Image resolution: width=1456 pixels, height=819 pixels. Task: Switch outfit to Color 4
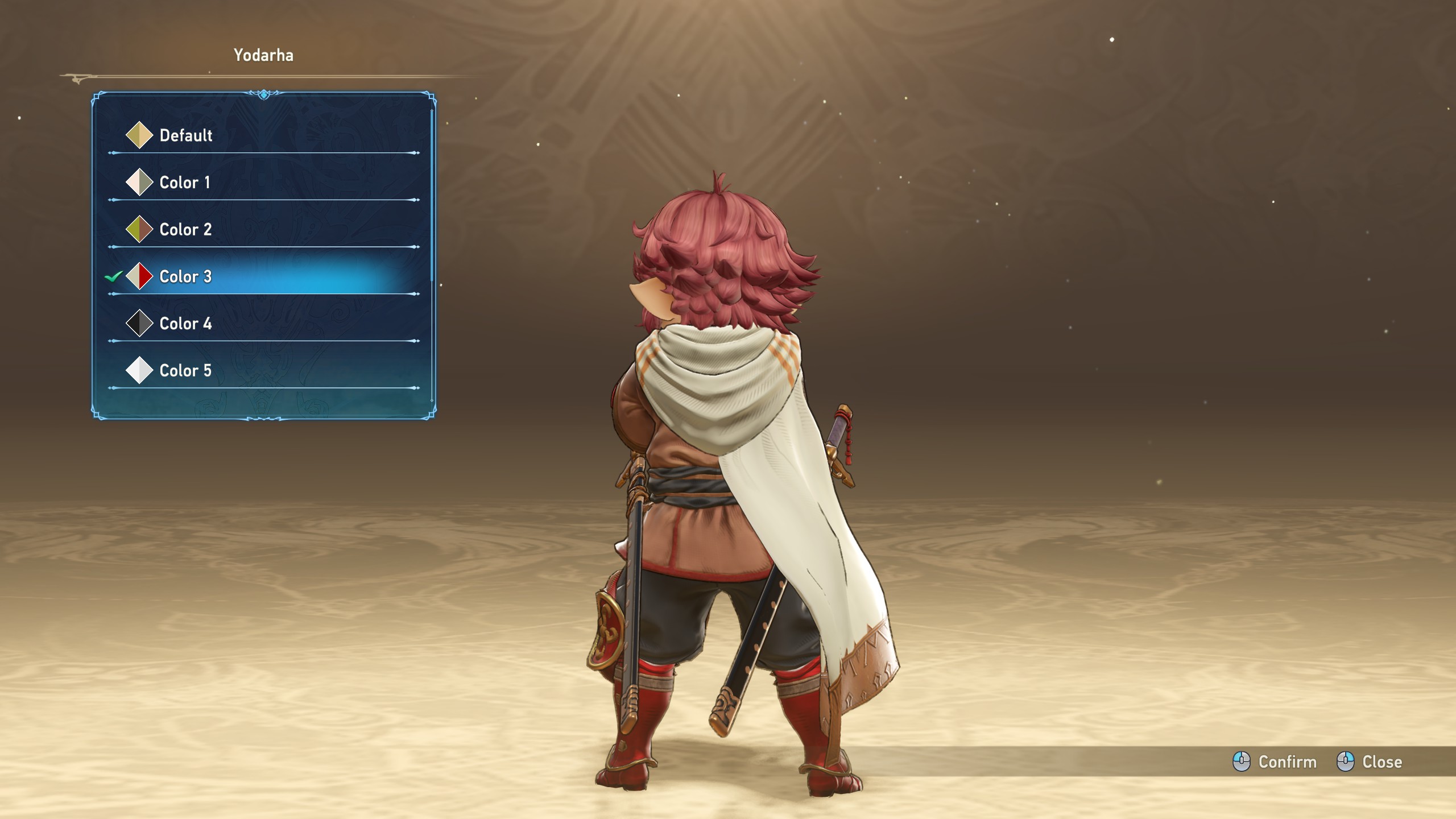[x=185, y=324]
